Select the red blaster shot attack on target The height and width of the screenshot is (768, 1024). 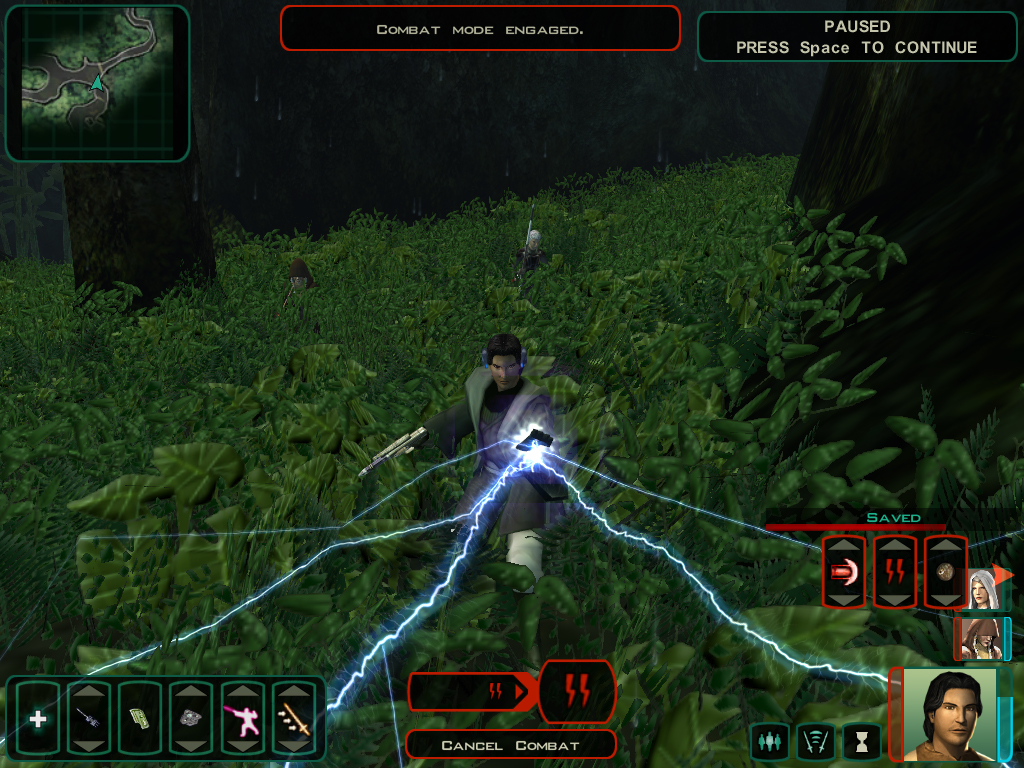point(843,572)
